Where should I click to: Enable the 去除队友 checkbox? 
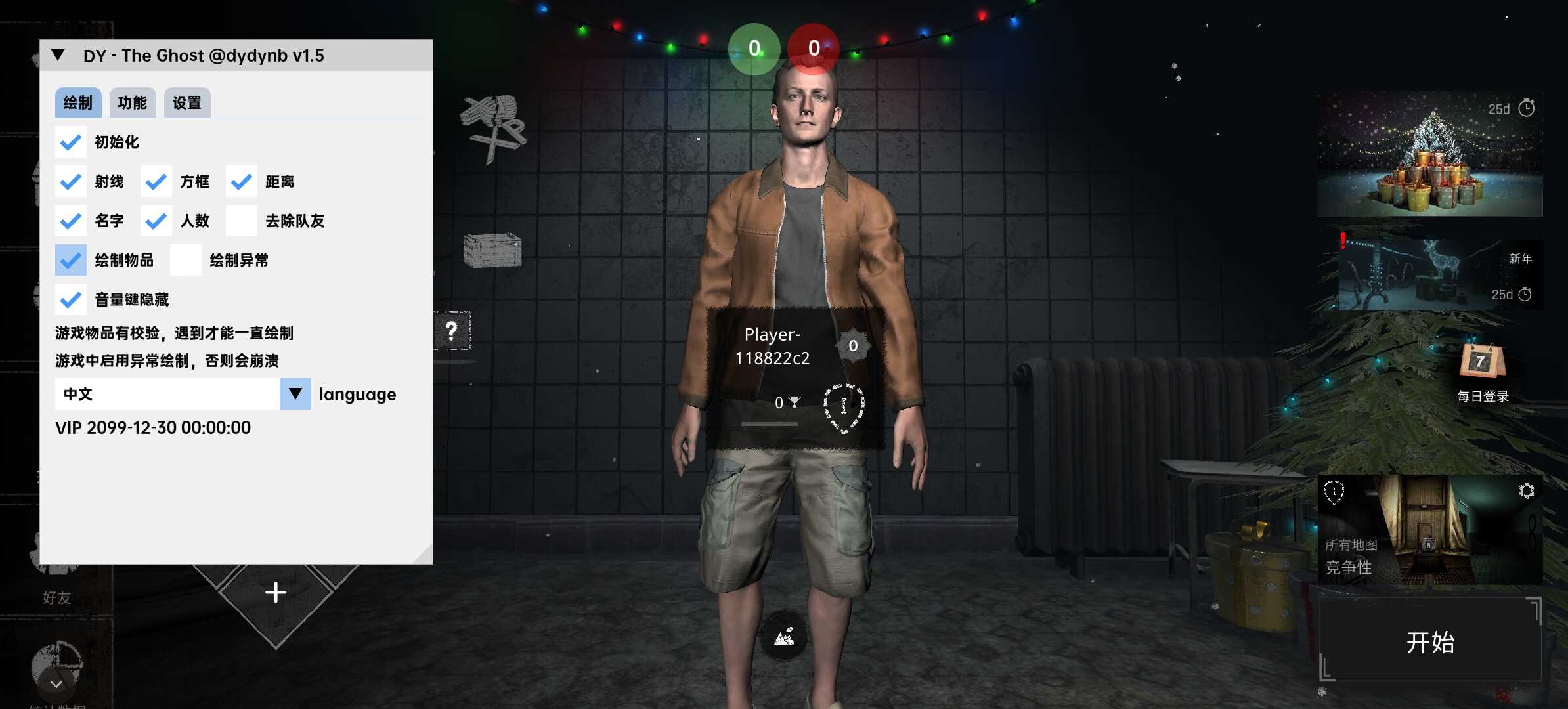pos(242,221)
